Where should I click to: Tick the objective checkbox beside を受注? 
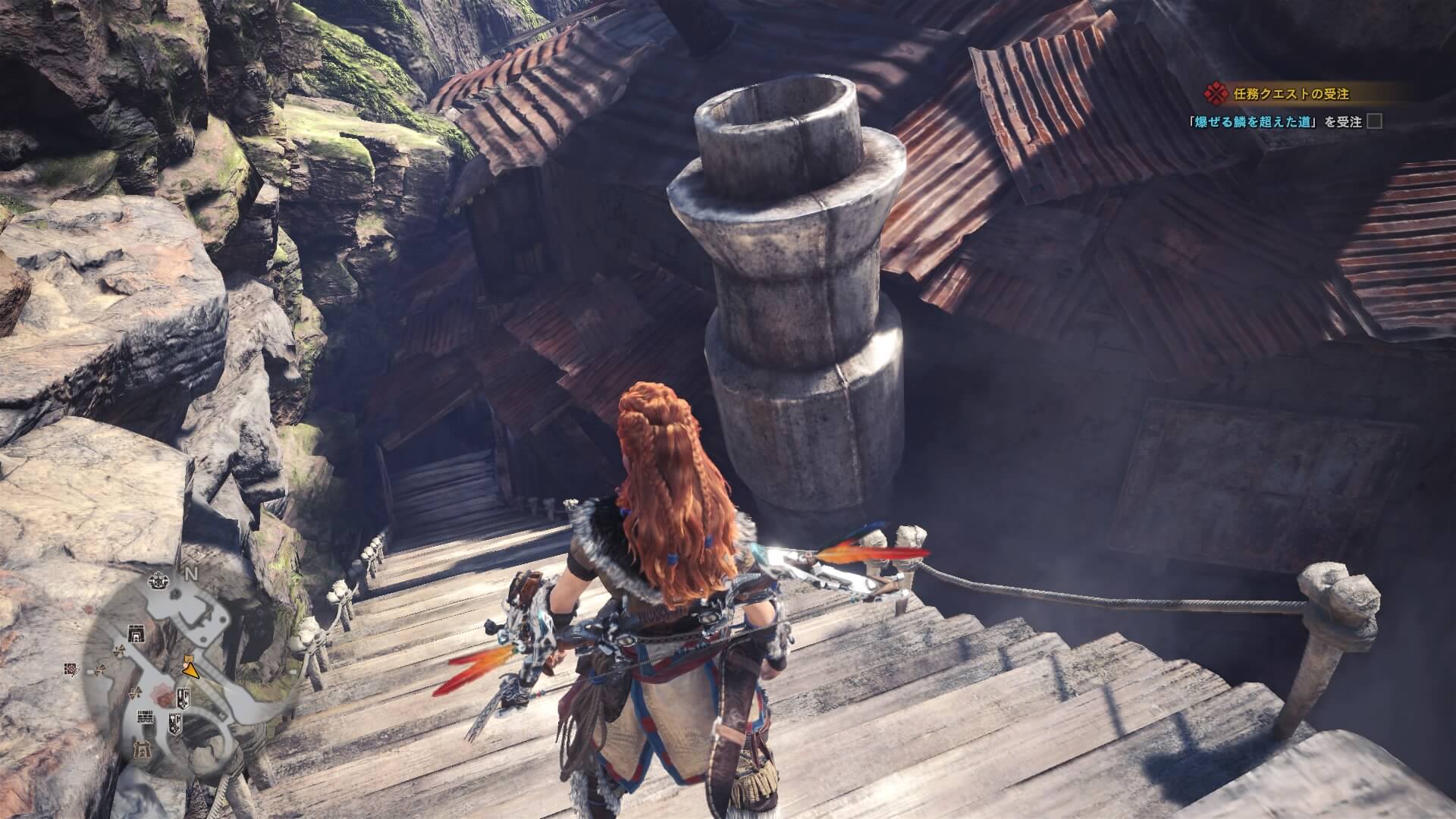(1373, 121)
